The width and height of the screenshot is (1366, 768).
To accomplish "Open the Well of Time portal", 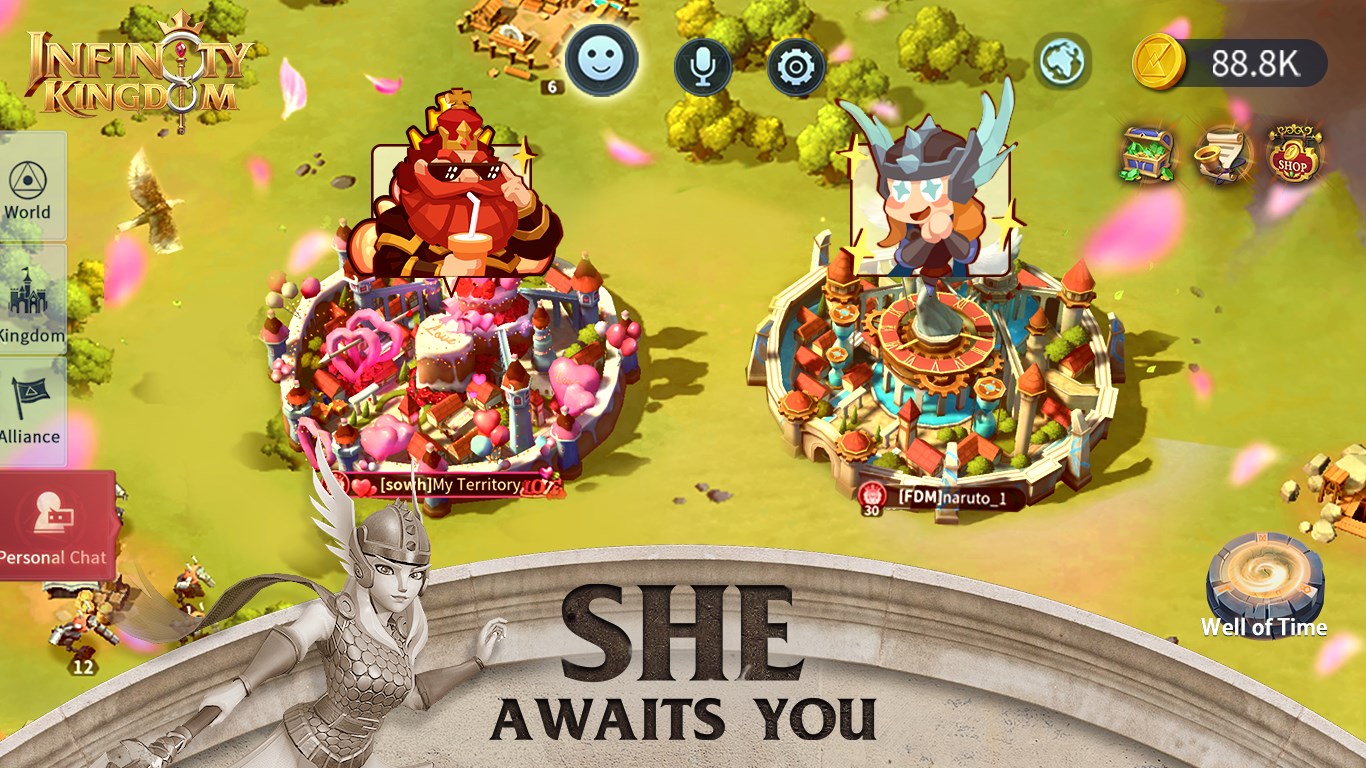I will pos(1264,585).
